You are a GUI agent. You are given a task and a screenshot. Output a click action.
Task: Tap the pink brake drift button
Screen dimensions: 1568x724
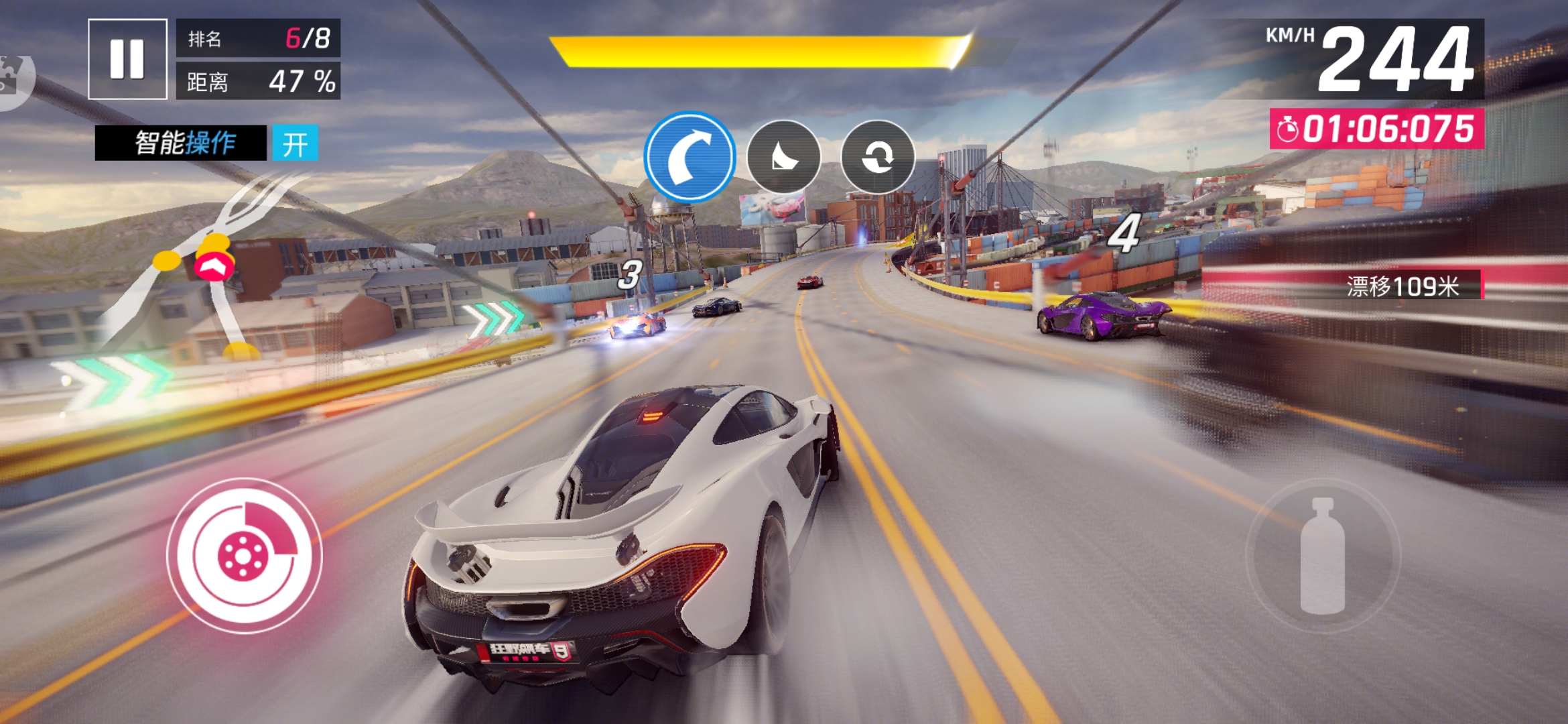[244, 556]
